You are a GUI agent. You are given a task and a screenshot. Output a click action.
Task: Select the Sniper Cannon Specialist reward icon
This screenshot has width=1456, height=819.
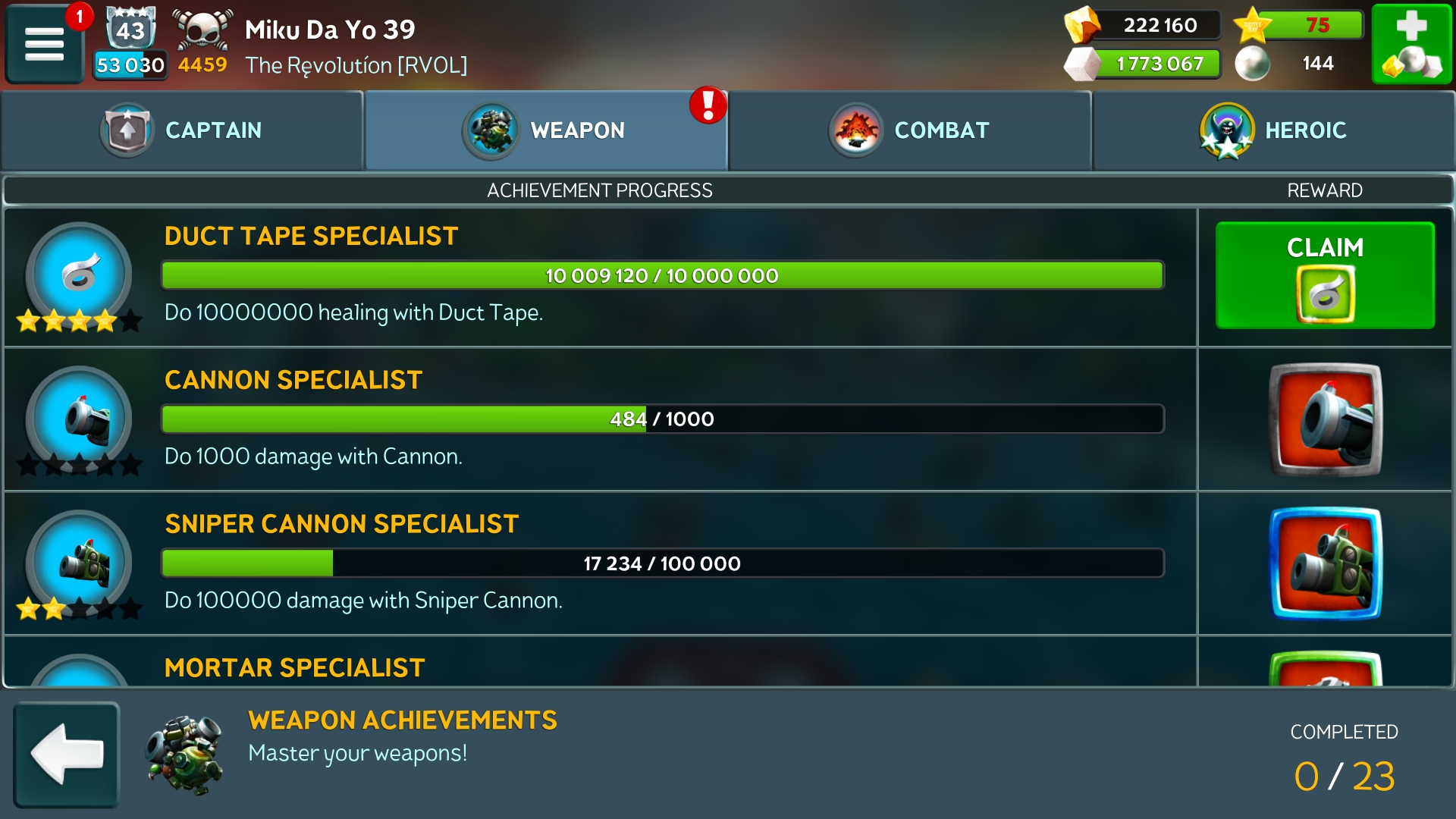(x=1325, y=563)
